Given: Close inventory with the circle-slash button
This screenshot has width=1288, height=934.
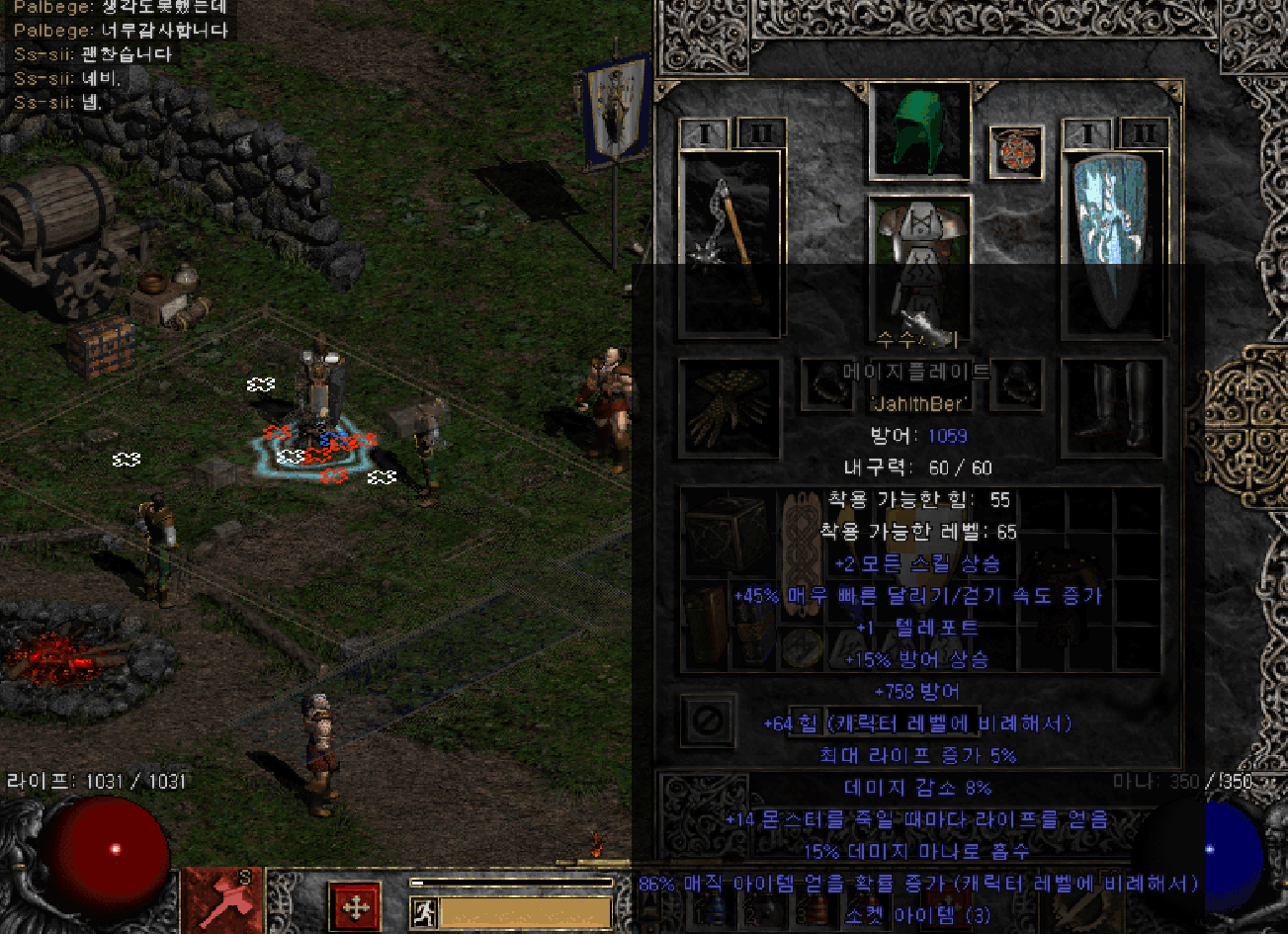Looking at the screenshot, I should point(708,720).
